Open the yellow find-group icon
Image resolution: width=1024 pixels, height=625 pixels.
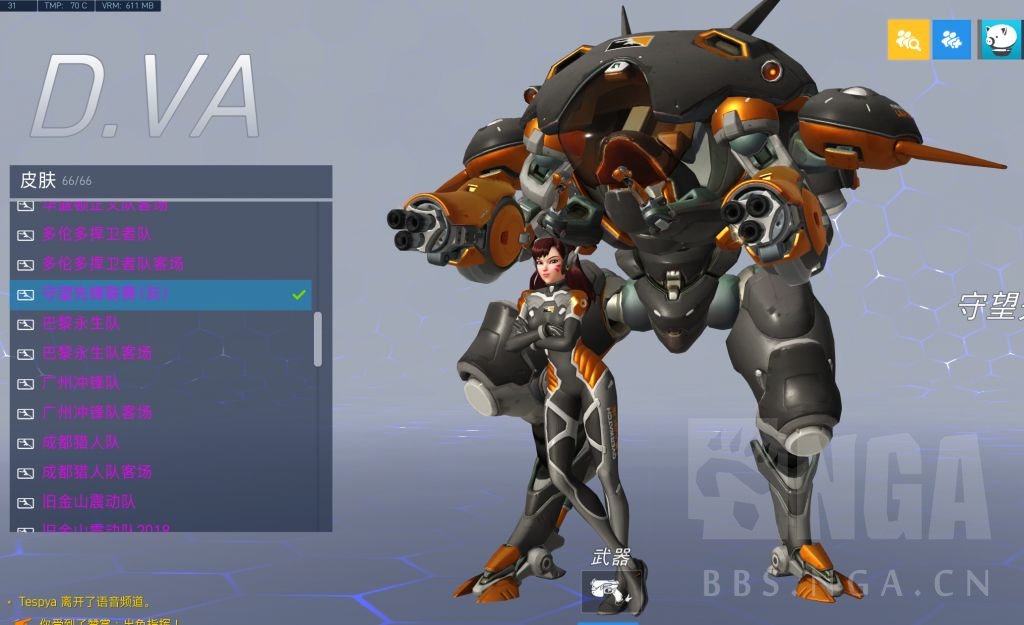tap(908, 40)
